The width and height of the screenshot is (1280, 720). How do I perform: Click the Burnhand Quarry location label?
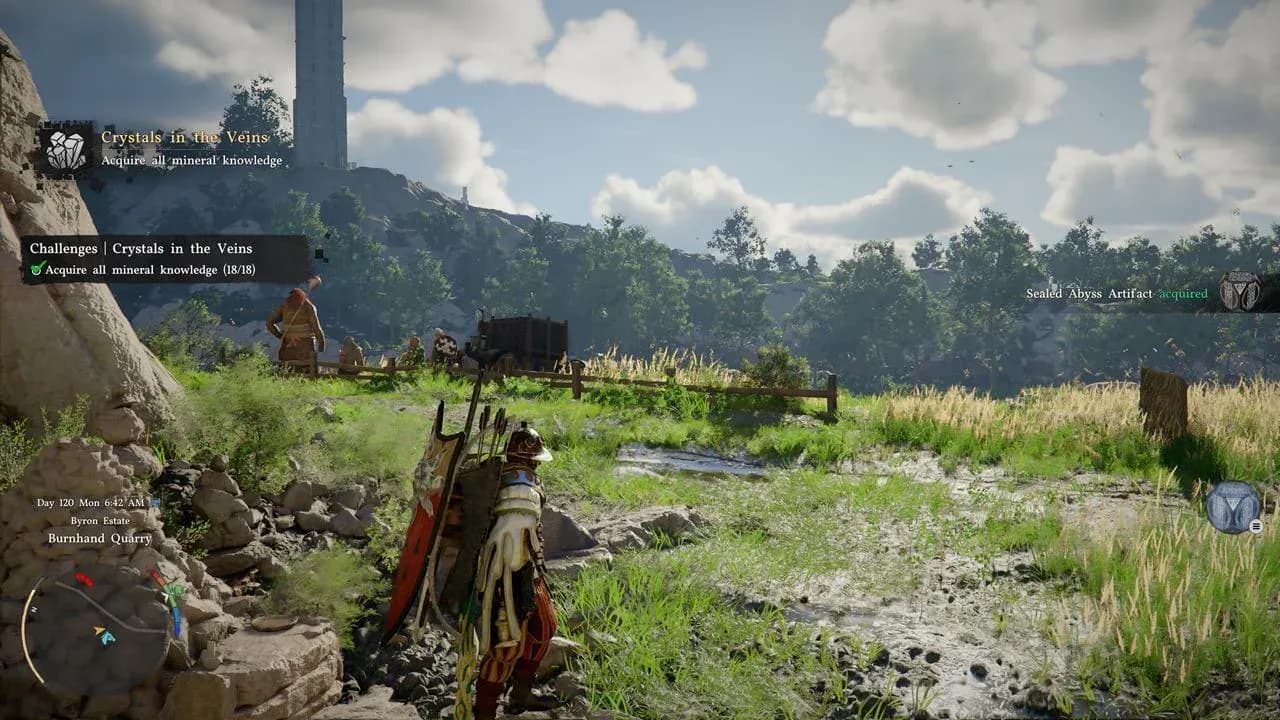pos(100,538)
